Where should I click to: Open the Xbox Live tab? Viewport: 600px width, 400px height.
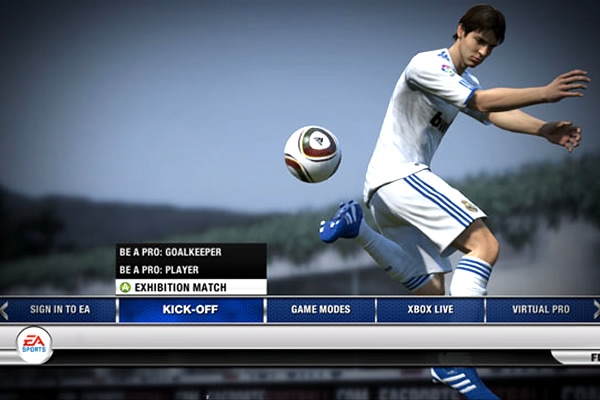click(x=430, y=310)
